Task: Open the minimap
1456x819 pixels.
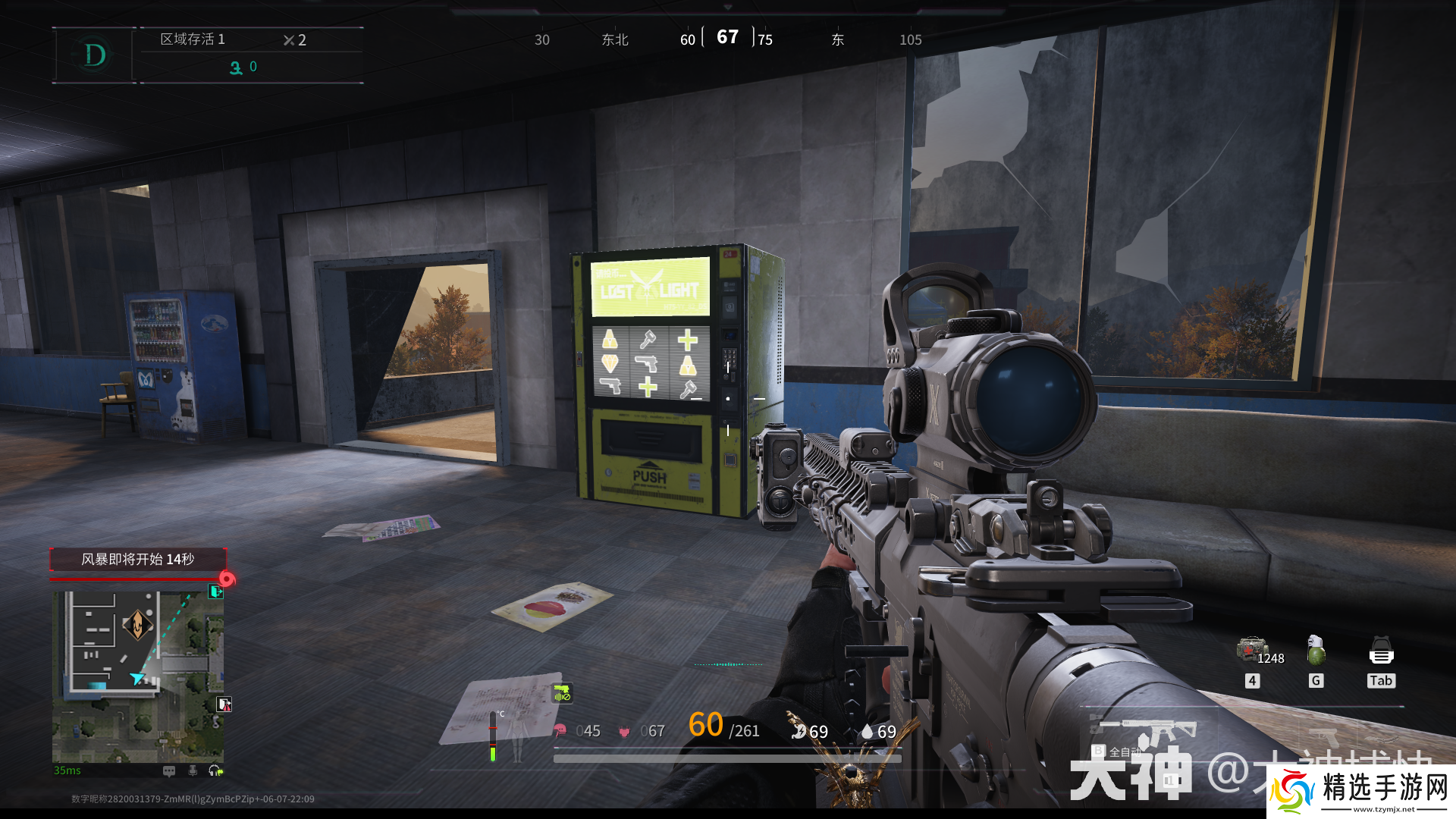Action: [137, 676]
